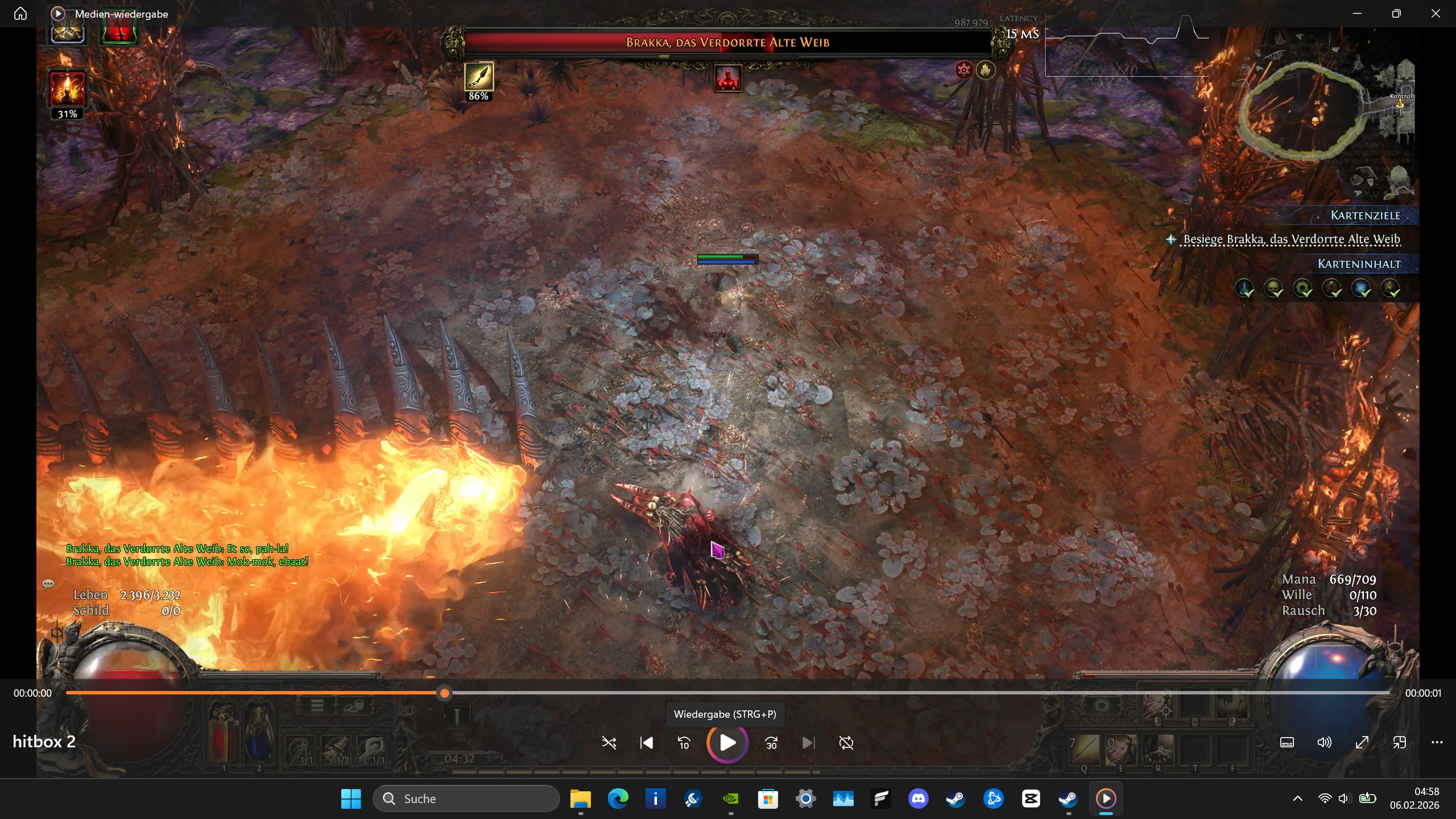This screenshot has height=819, width=1456.
Task: Click the skull map content icon
Action: [1273, 288]
